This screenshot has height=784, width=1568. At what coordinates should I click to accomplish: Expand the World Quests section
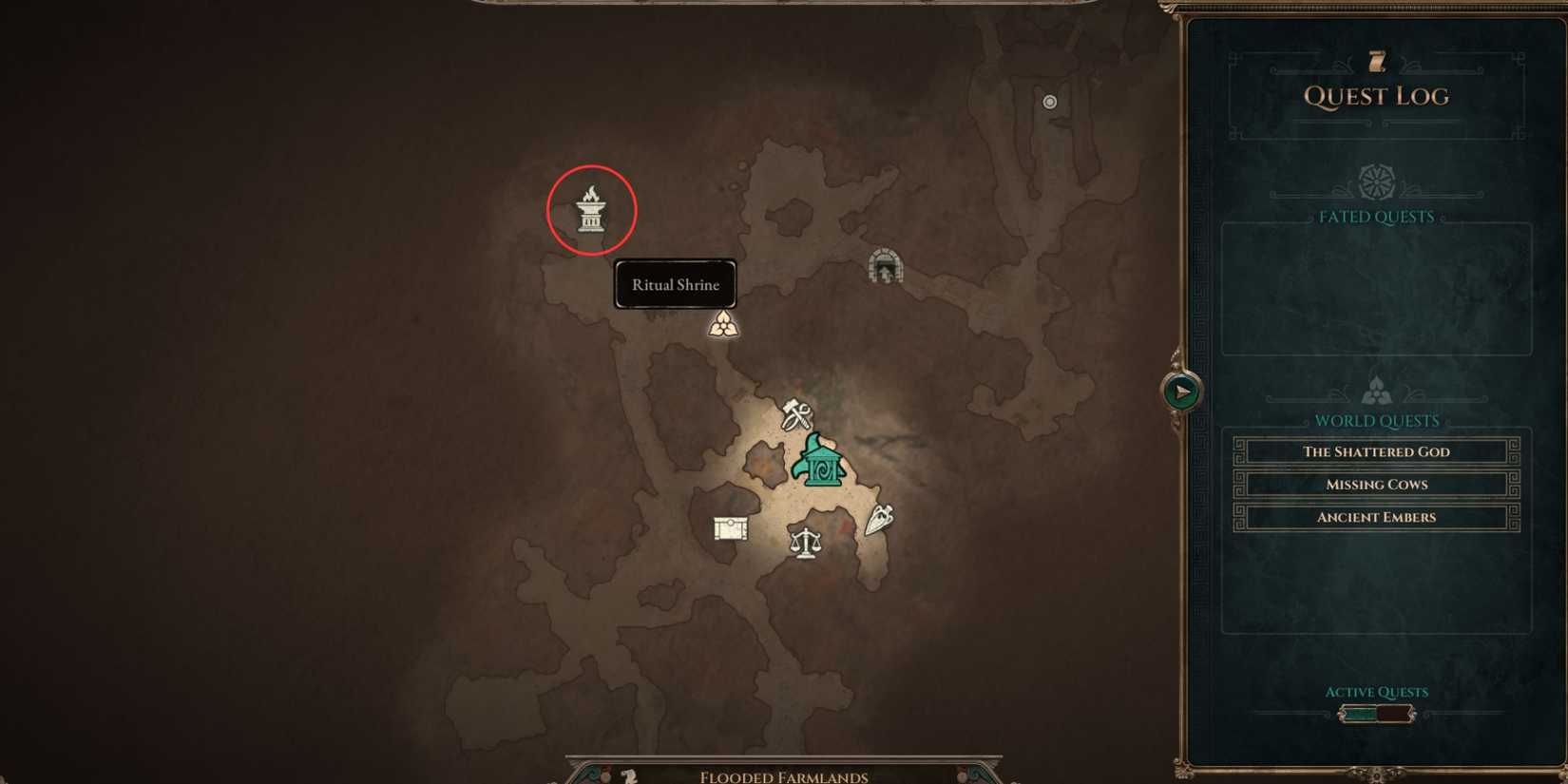tap(1376, 420)
